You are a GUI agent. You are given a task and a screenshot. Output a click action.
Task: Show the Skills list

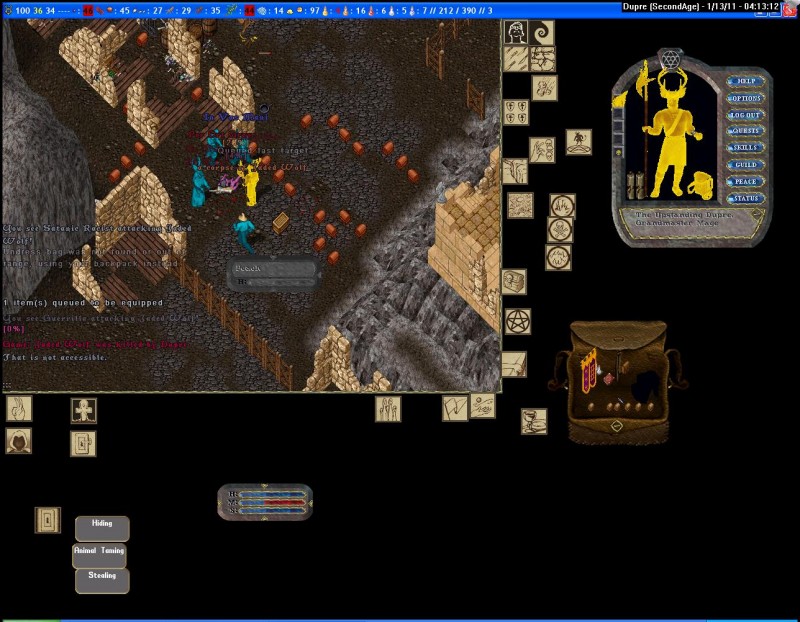(x=744, y=148)
